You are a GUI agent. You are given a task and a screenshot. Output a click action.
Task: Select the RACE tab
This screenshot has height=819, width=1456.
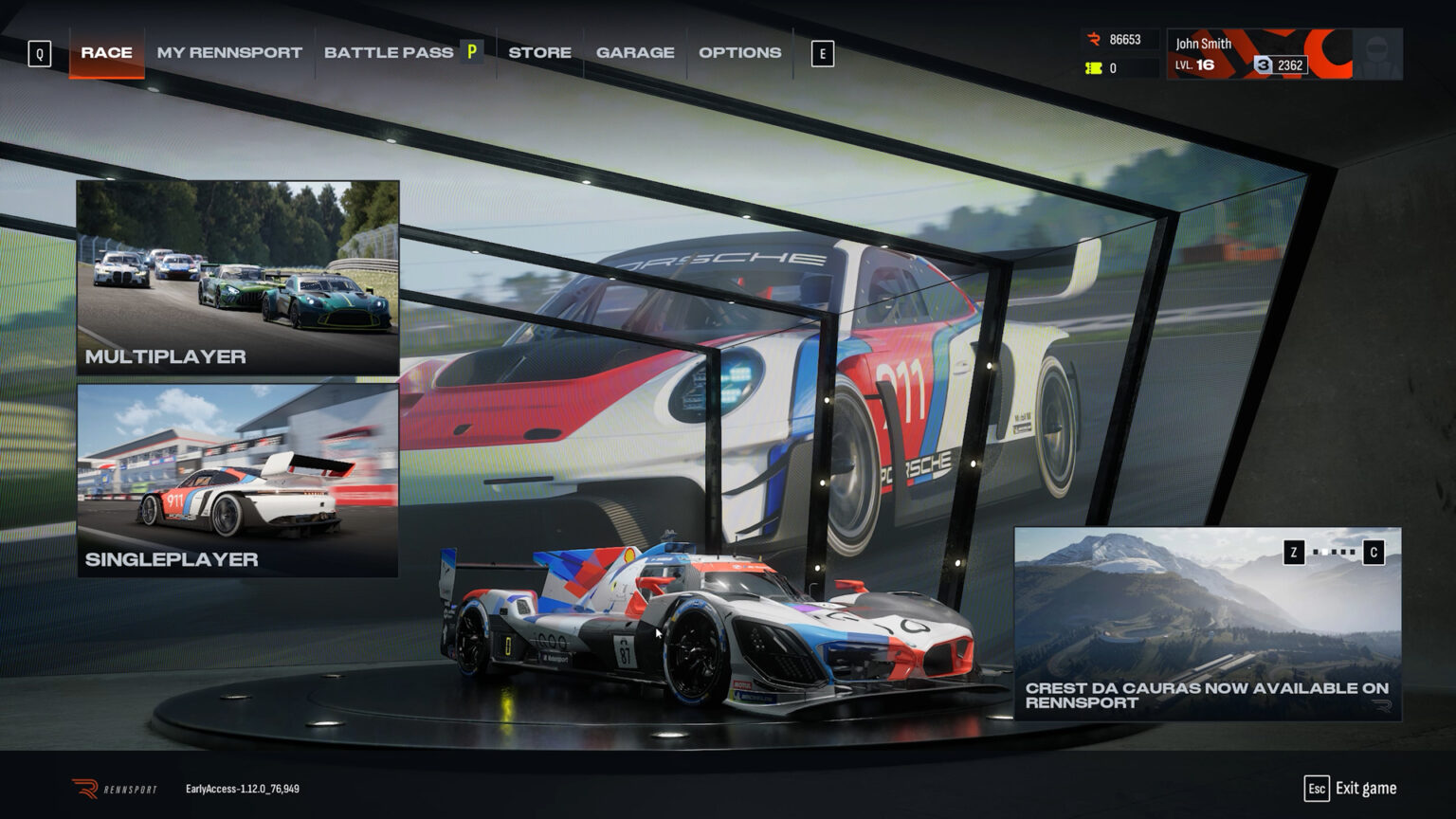point(105,52)
